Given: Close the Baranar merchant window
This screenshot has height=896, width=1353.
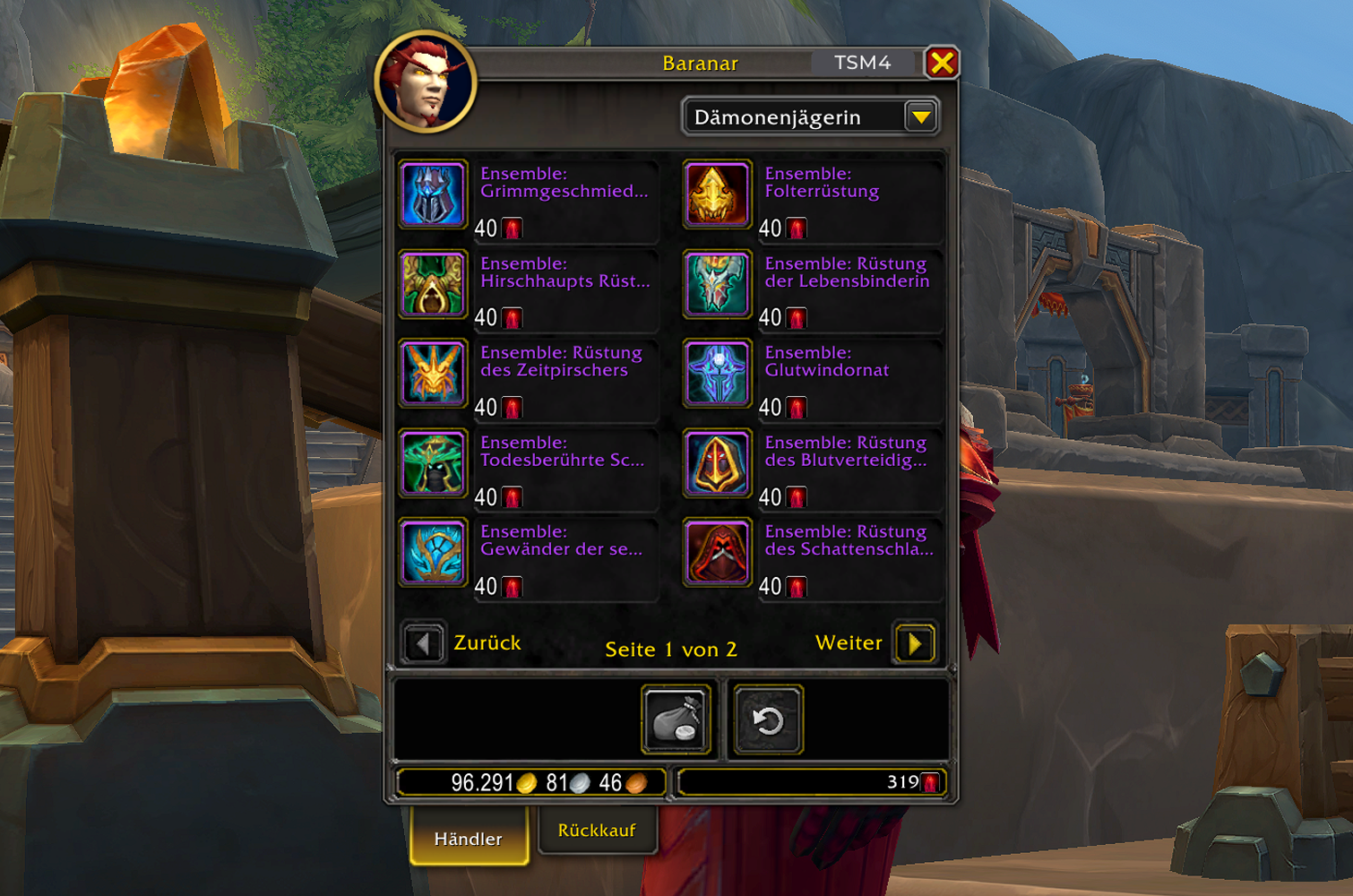Looking at the screenshot, I should tap(942, 63).
